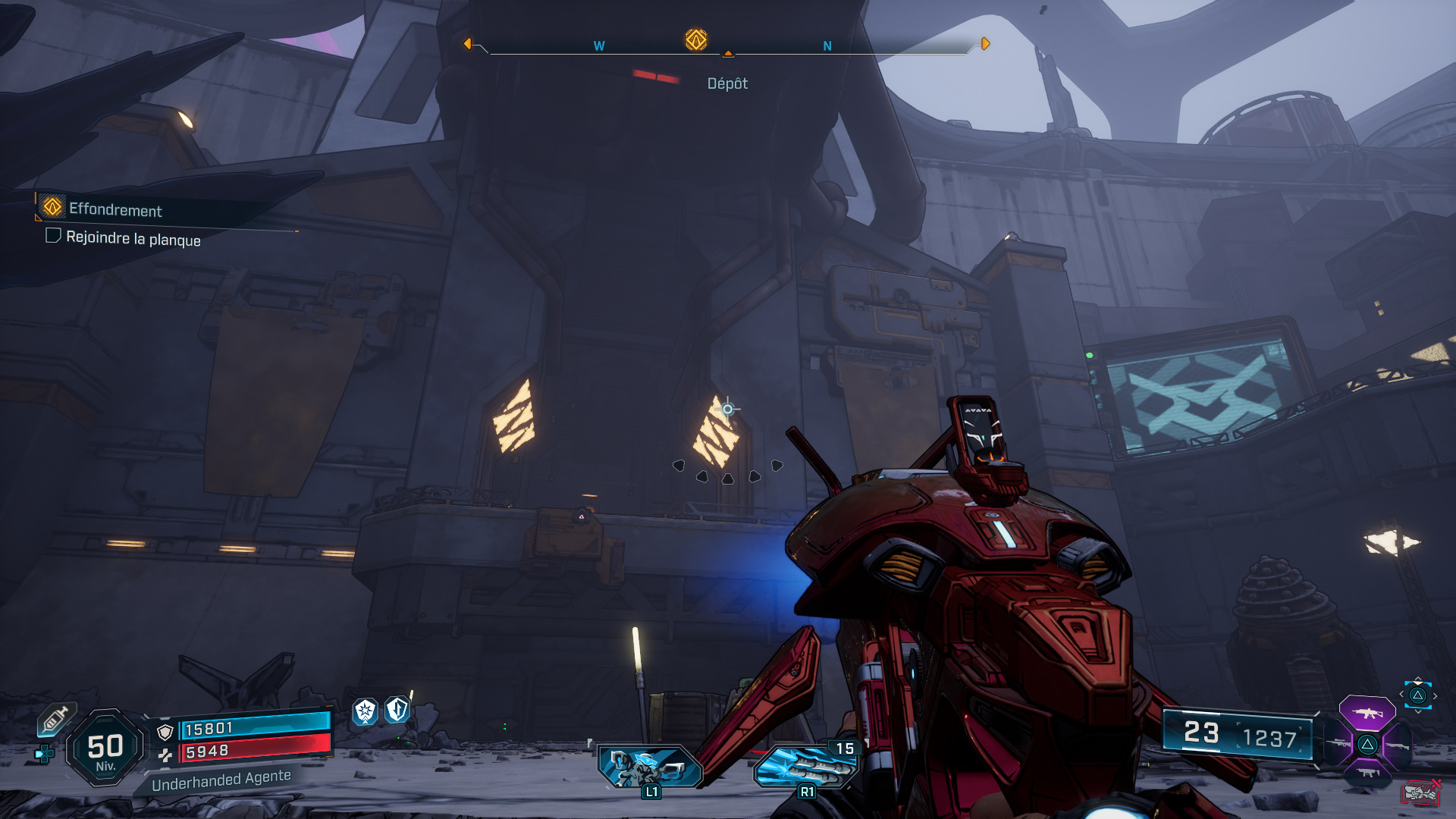
Task: Select the sniper rifle weapon slot
Action: tap(1338, 745)
